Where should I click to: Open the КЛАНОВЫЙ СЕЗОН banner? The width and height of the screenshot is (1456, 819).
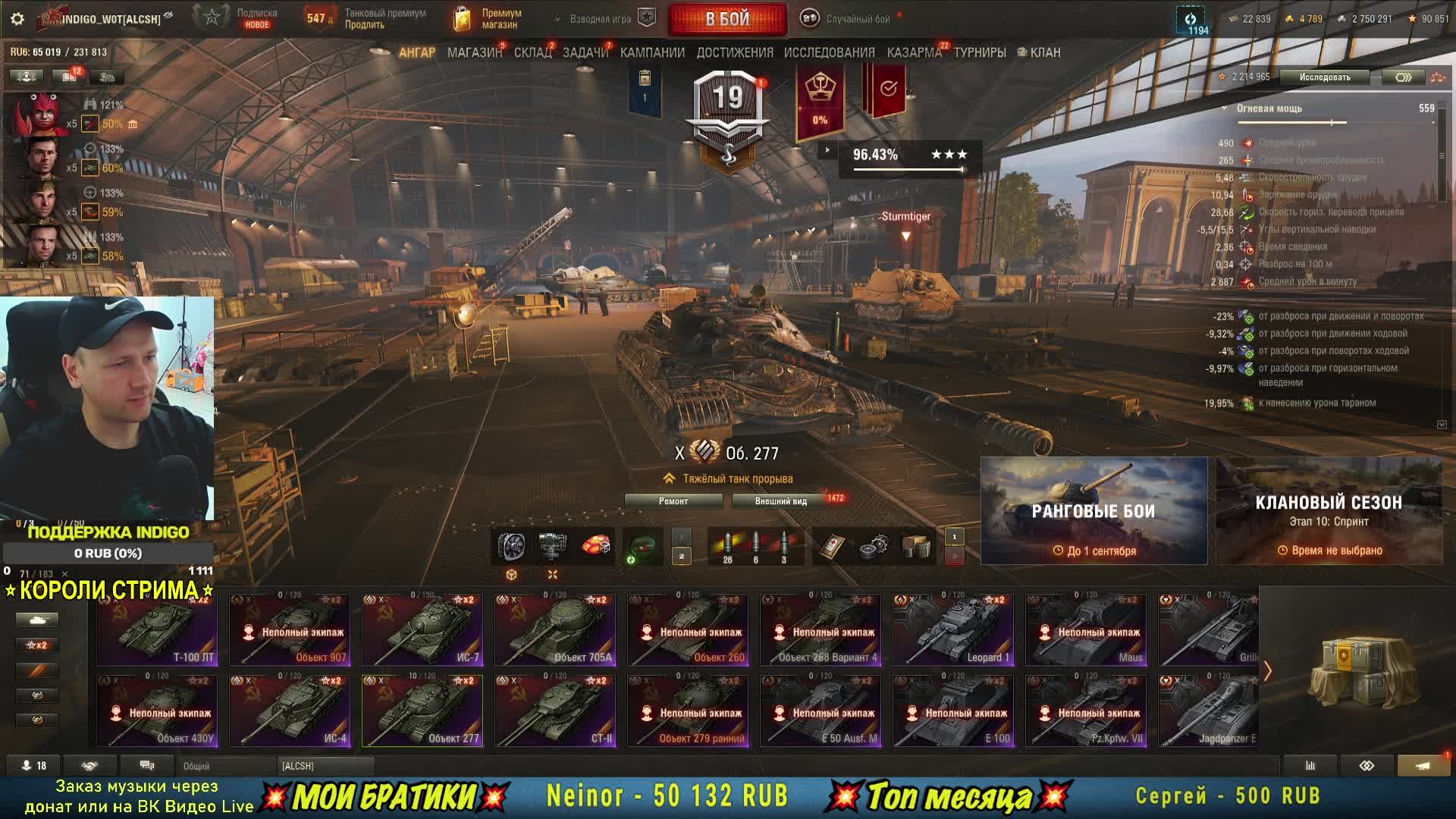coord(1329,510)
